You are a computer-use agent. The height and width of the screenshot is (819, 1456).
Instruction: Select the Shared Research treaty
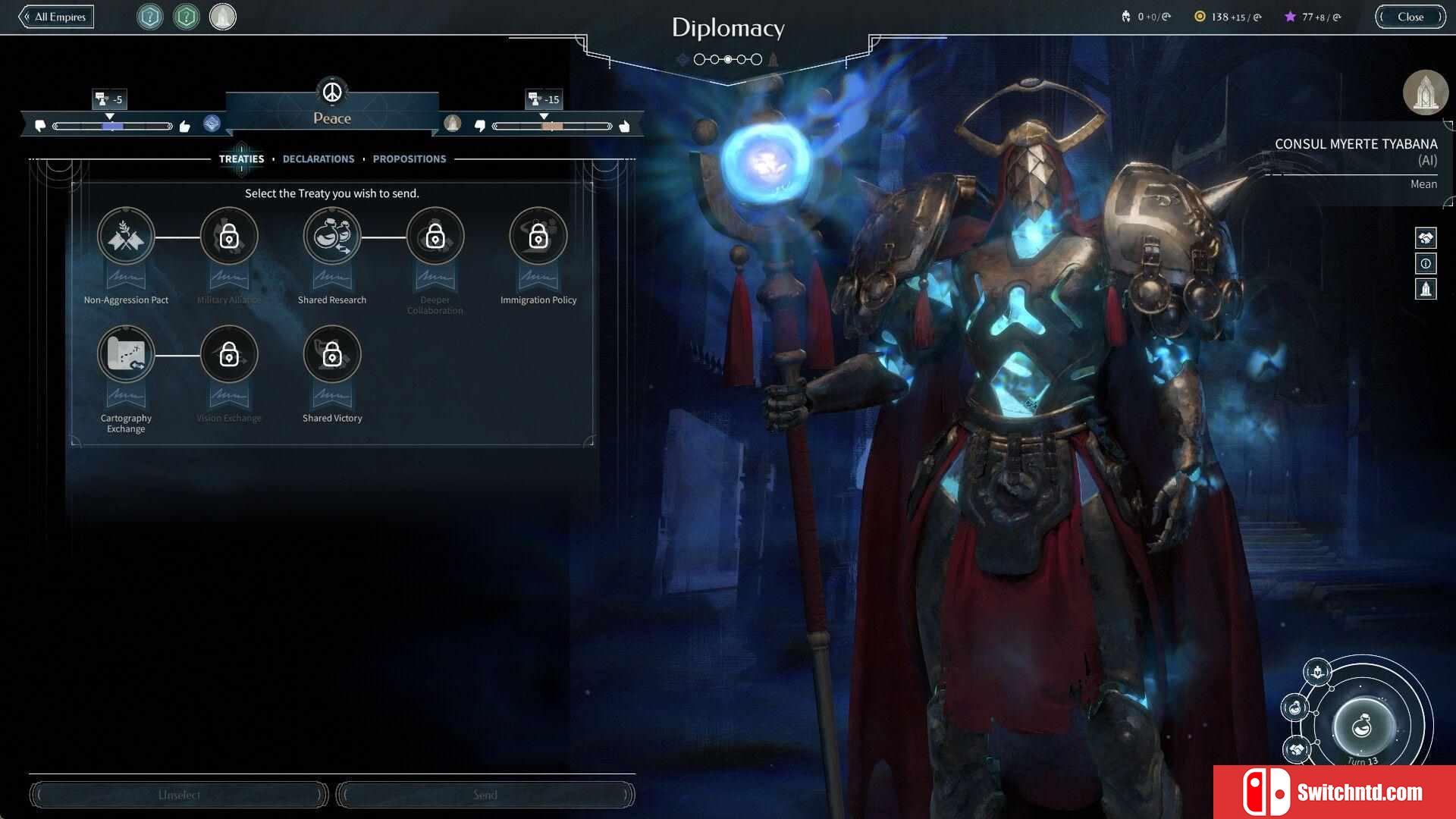pyautogui.click(x=332, y=237)
